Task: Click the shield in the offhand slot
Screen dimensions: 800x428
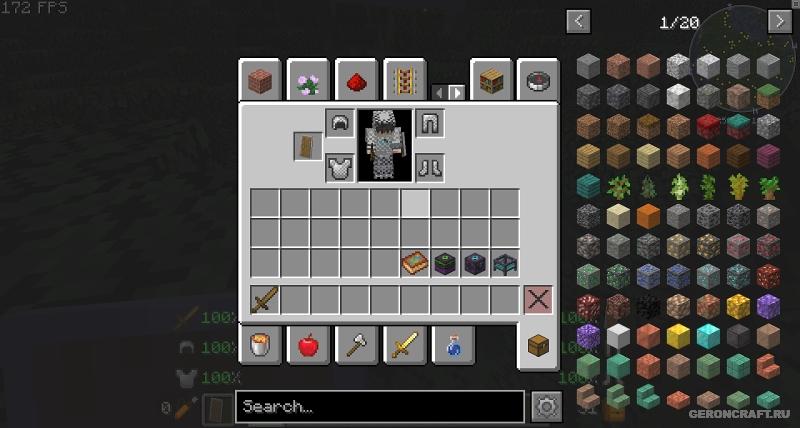Action: pyautogui.click(x=308, y=146)
